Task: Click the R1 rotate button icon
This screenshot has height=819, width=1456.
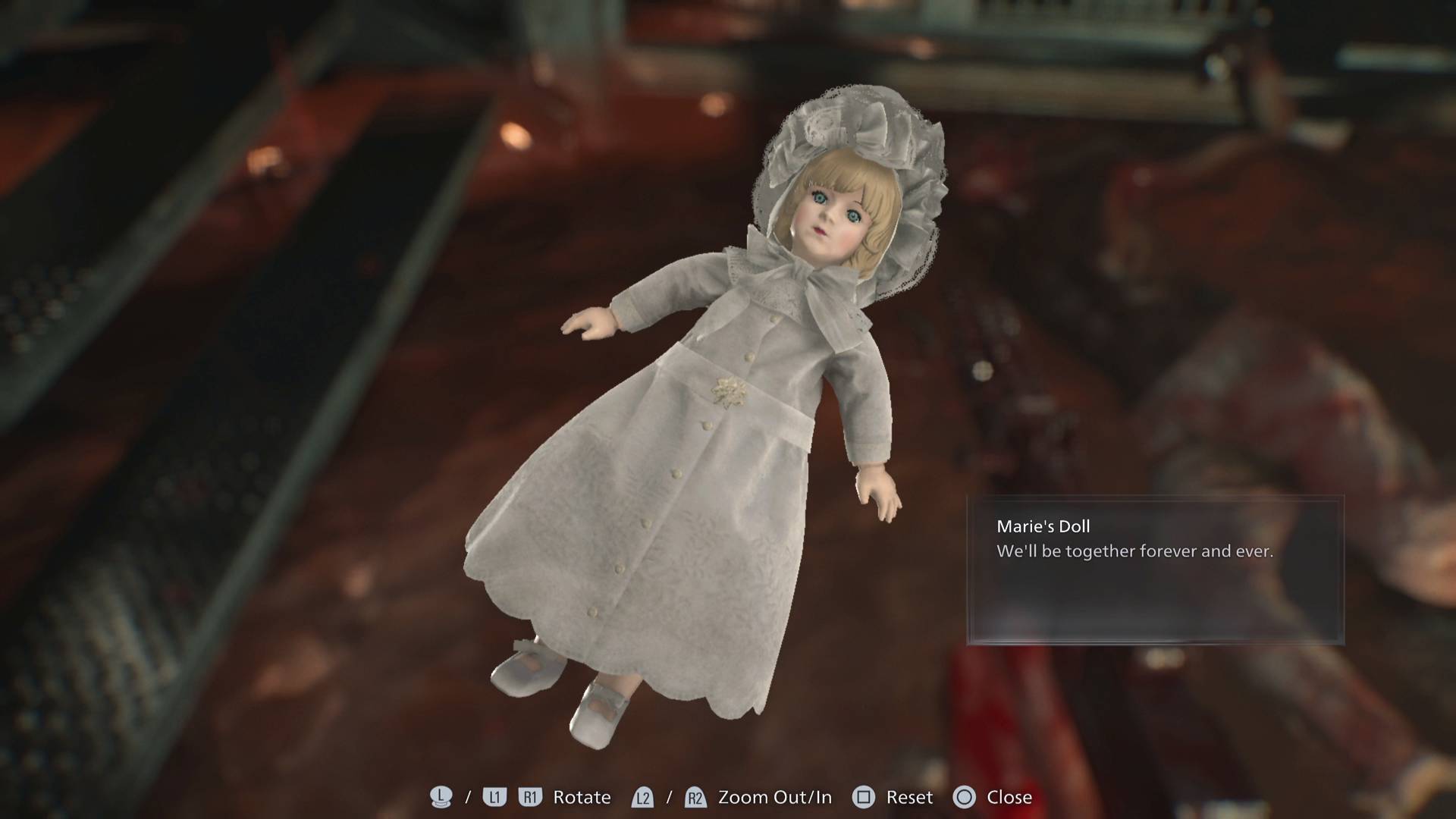Action: pos(531,797)
